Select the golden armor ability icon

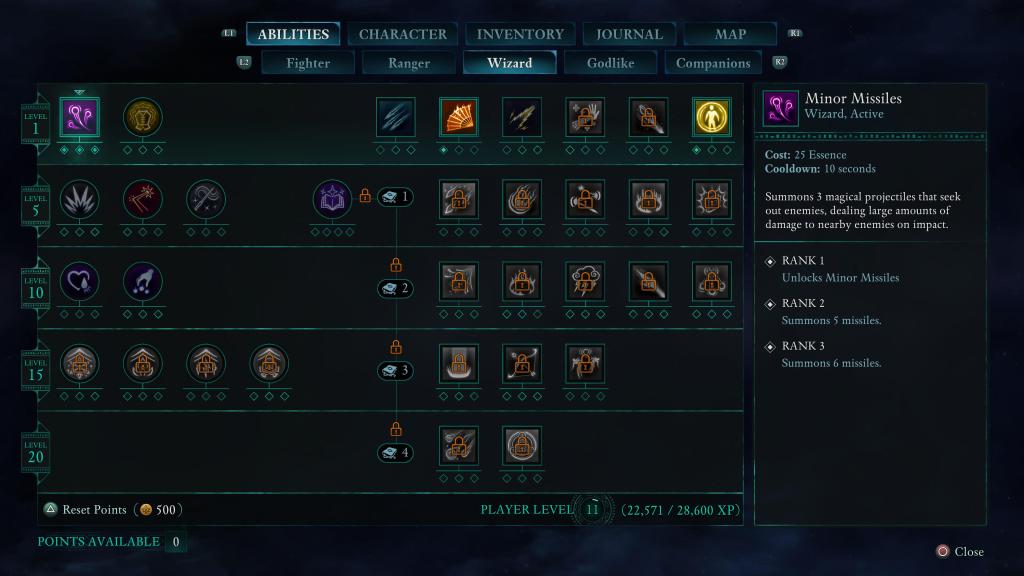click(x=142, y=117)
